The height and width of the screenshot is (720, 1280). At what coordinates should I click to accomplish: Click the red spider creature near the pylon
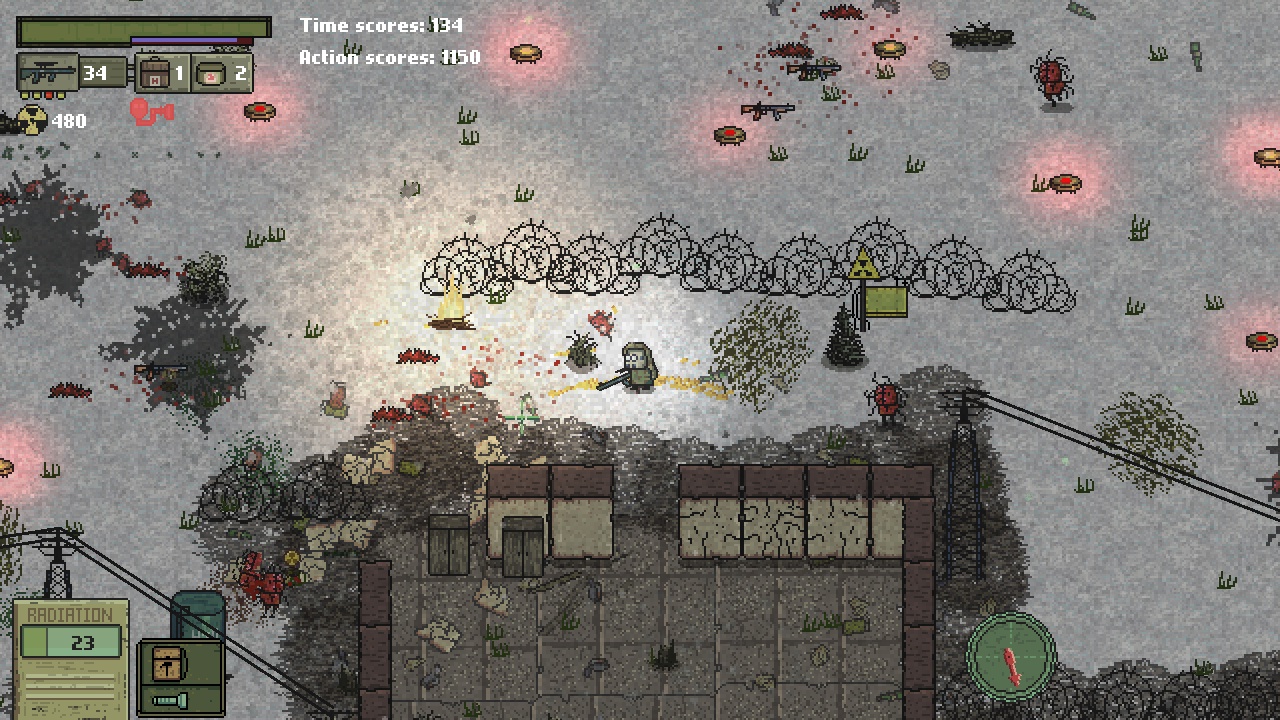point(886,400)
